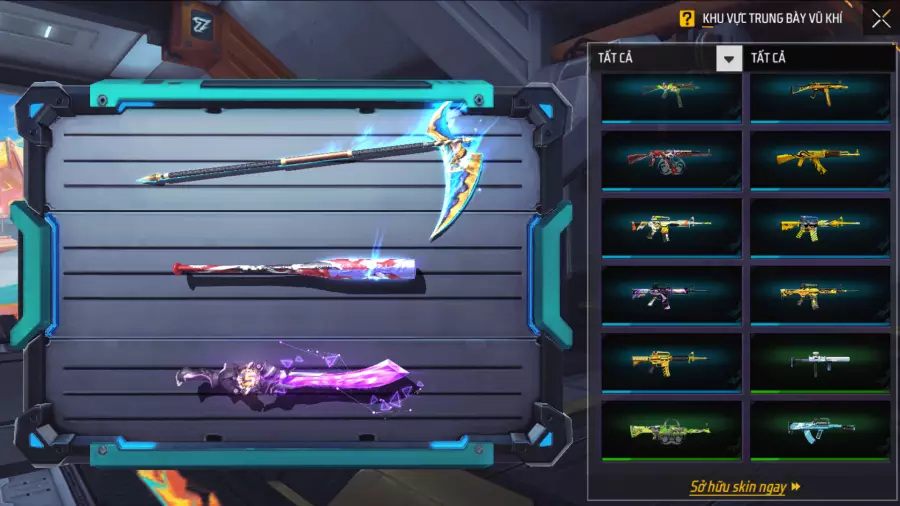Select the red AK drum-magazine skin
The width and height of the screenshot is (900, 506).
pos(671,161)
